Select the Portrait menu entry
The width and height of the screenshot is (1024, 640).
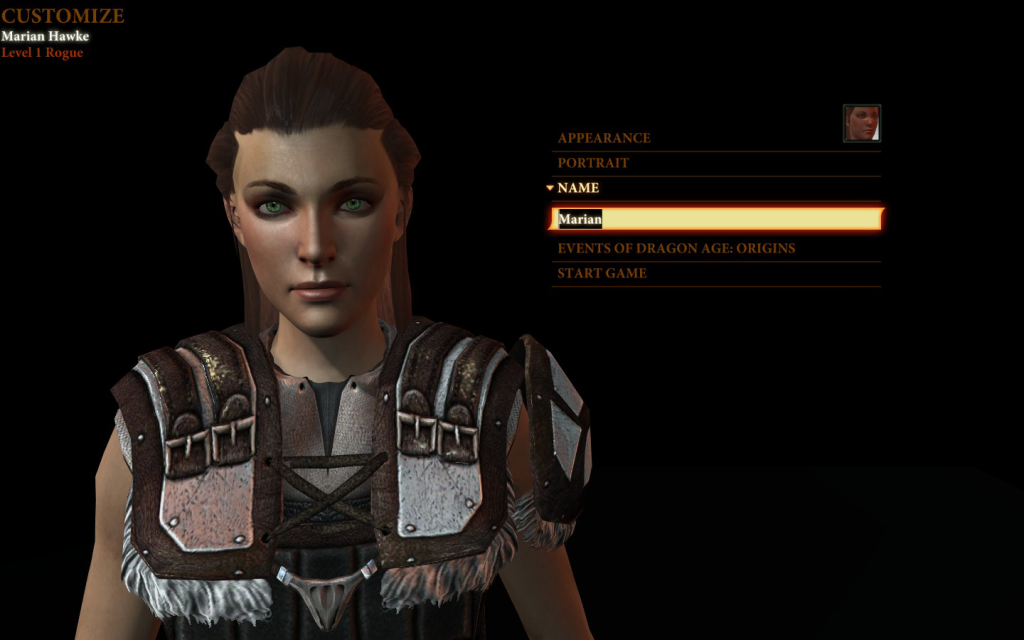[x=593, y=163]
